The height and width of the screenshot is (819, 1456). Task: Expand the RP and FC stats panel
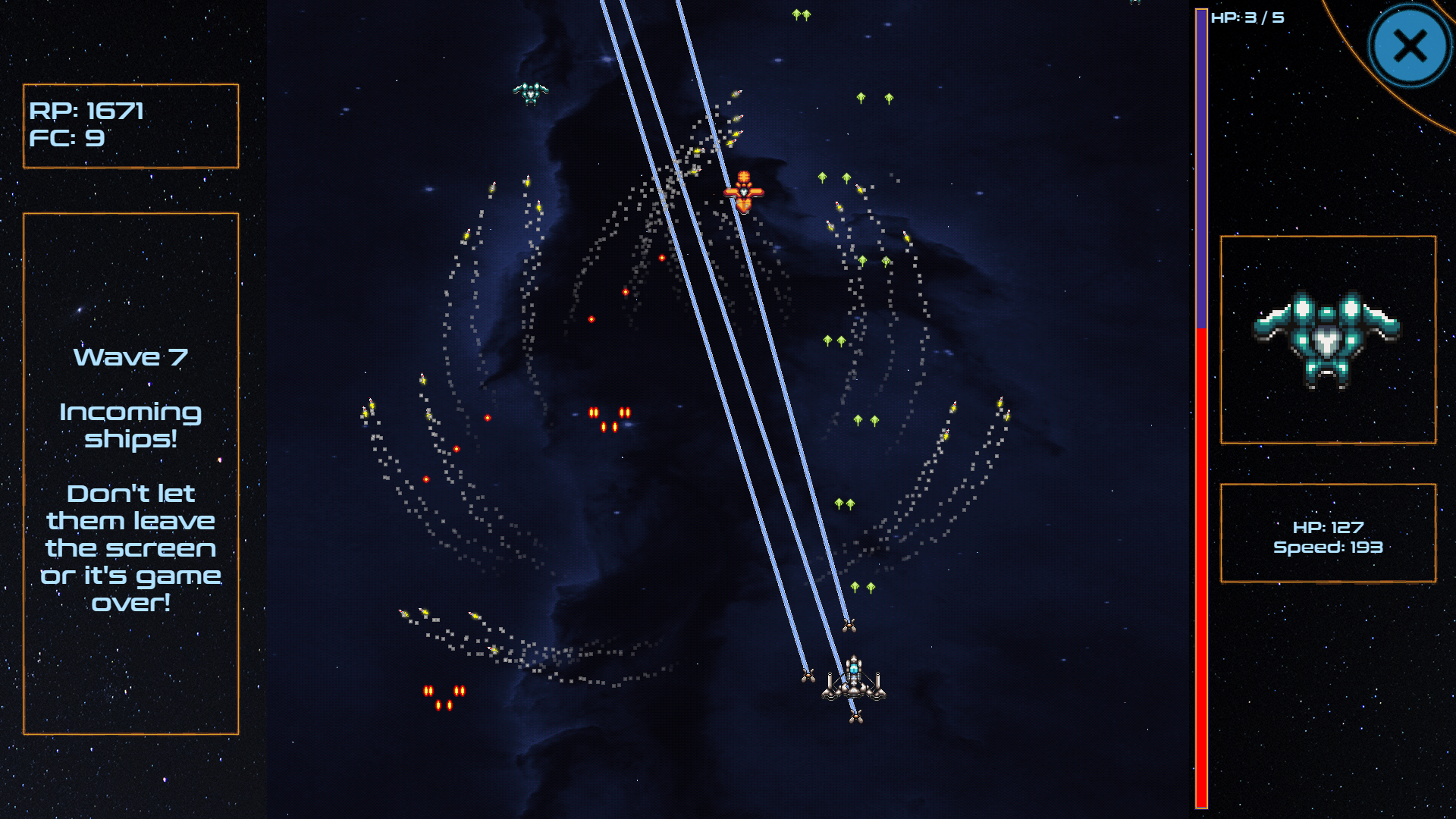click(x=130, y=125)
